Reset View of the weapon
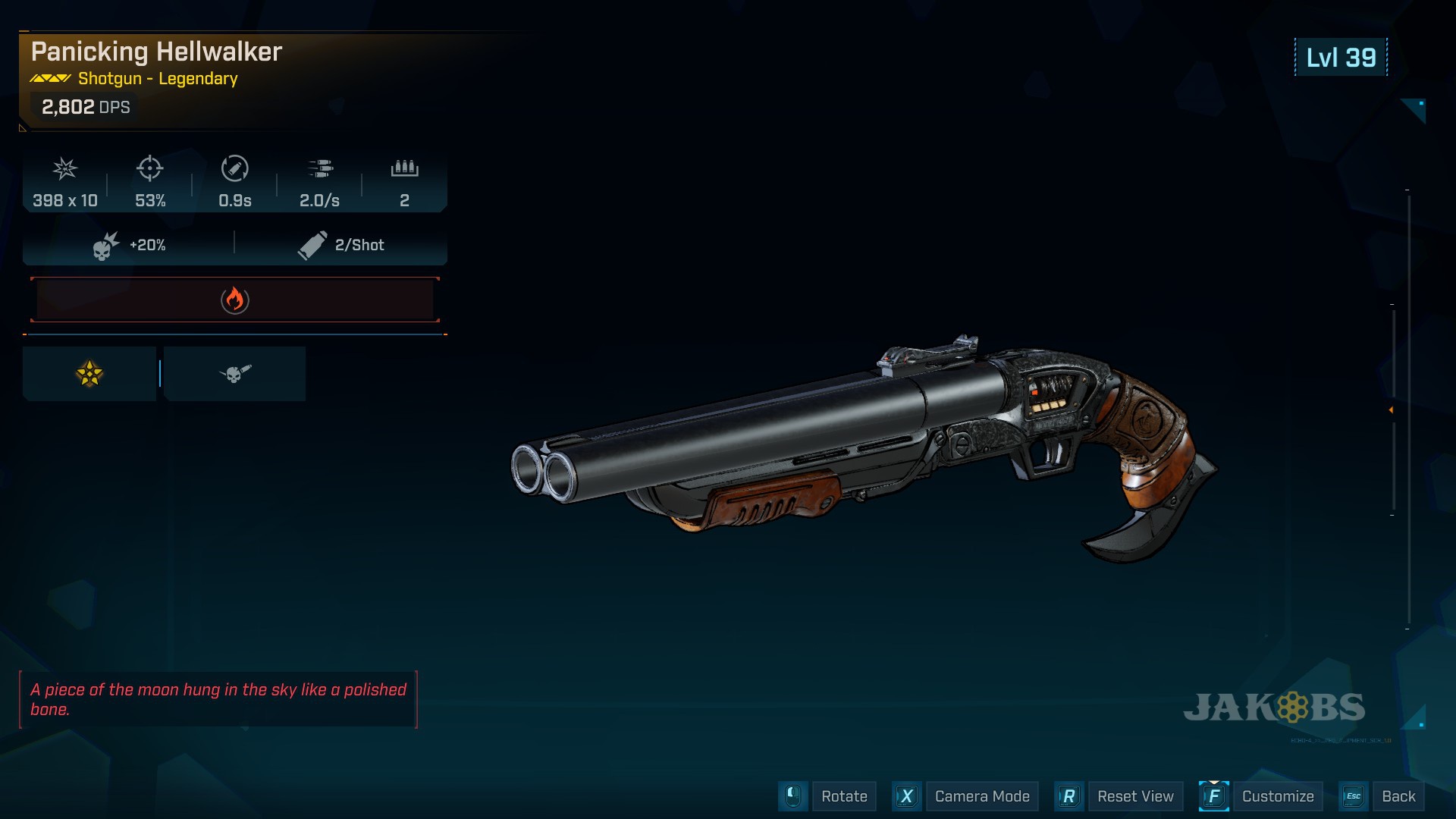 click(x=1134, y=796)
